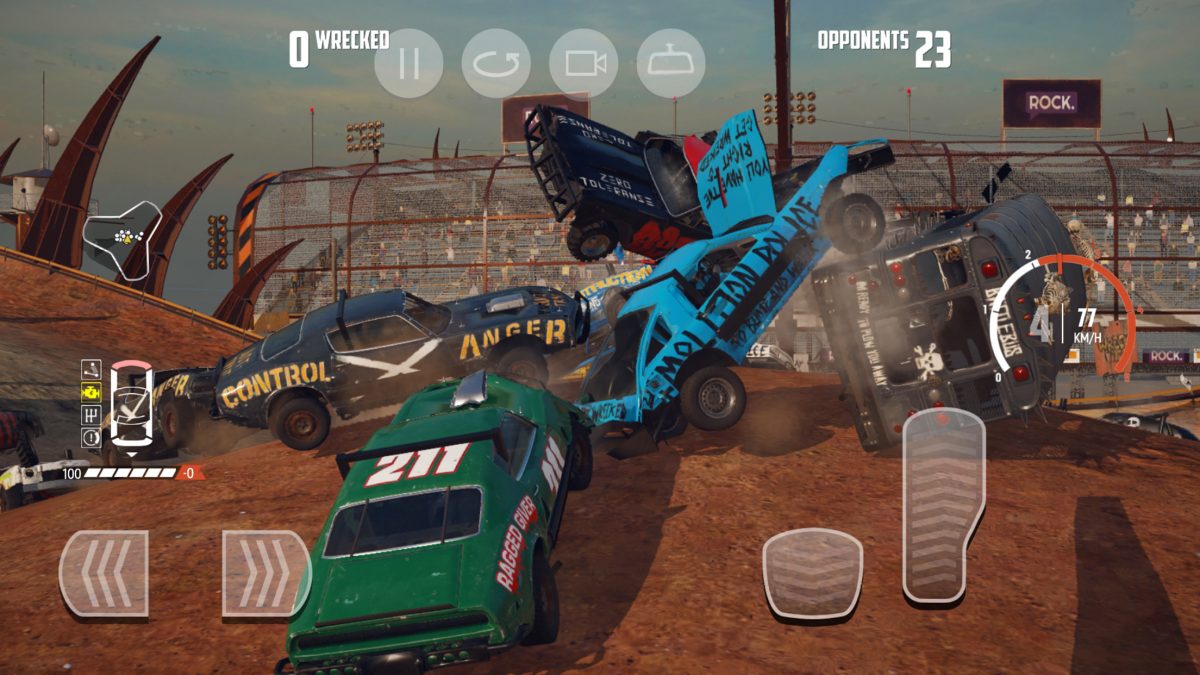Toggle the rear-view mirror button

click(671, 63)
